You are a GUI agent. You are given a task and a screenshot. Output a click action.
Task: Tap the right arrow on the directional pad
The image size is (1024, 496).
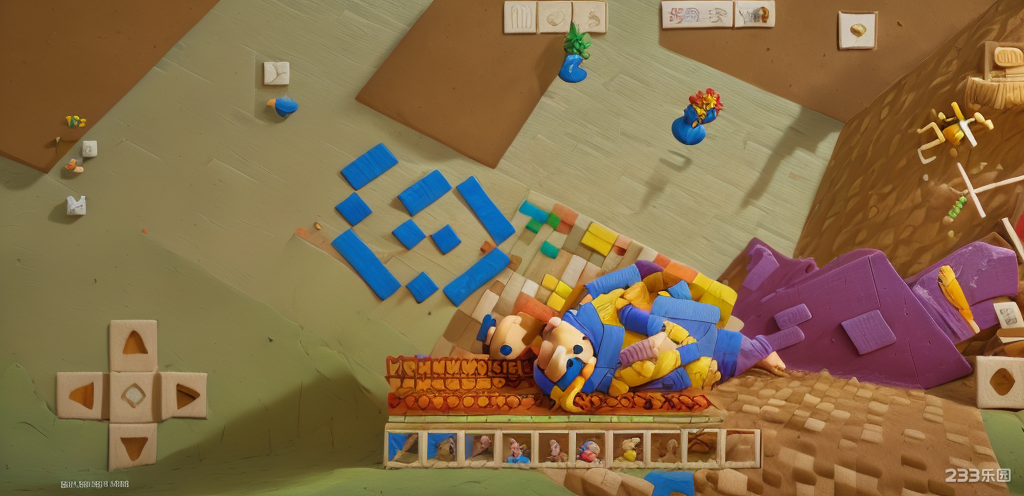click(184, 396)
